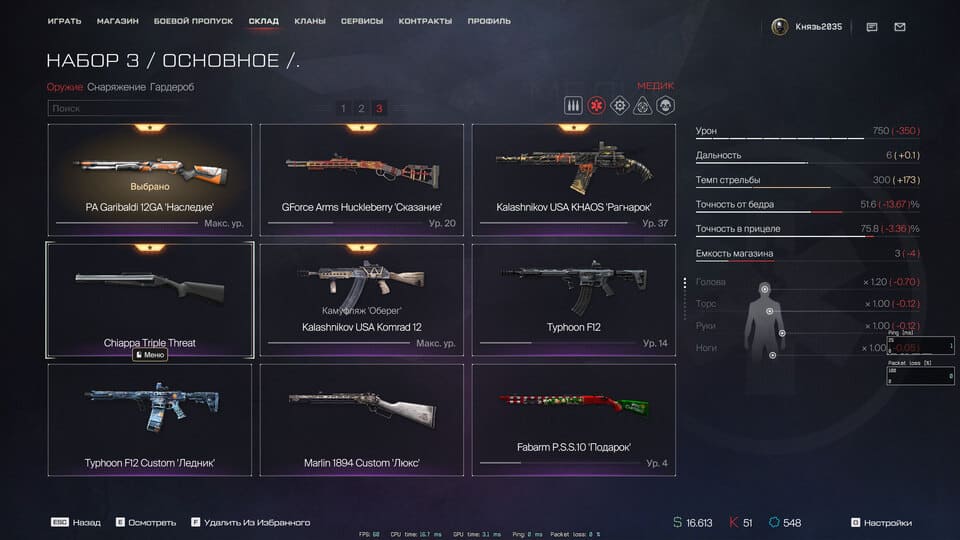This screenshot has height=540, width=960.
Task: Show the Гардероб tab
Action: [x=172, y=87]
